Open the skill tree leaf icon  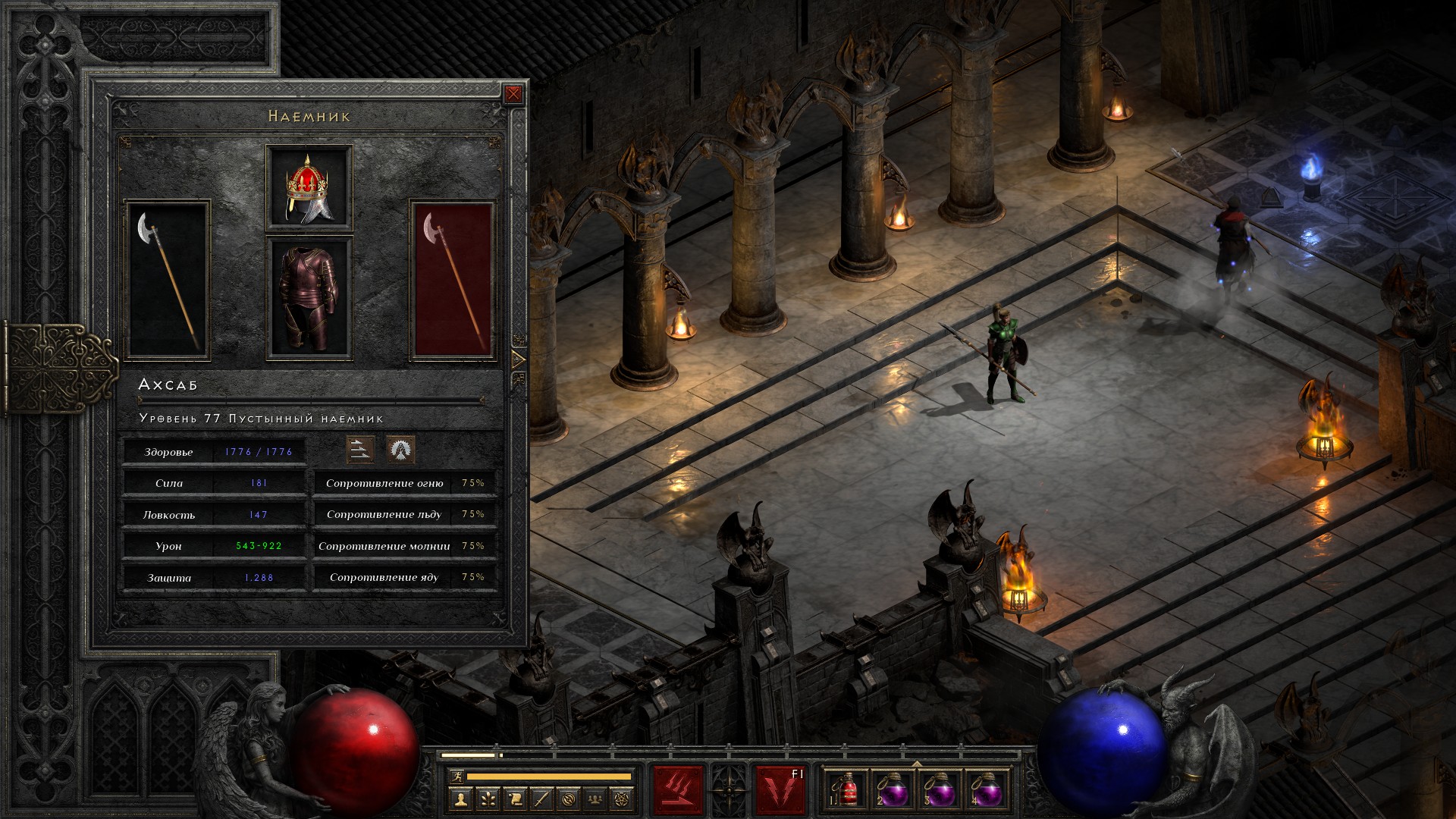(x=487, y=799)
